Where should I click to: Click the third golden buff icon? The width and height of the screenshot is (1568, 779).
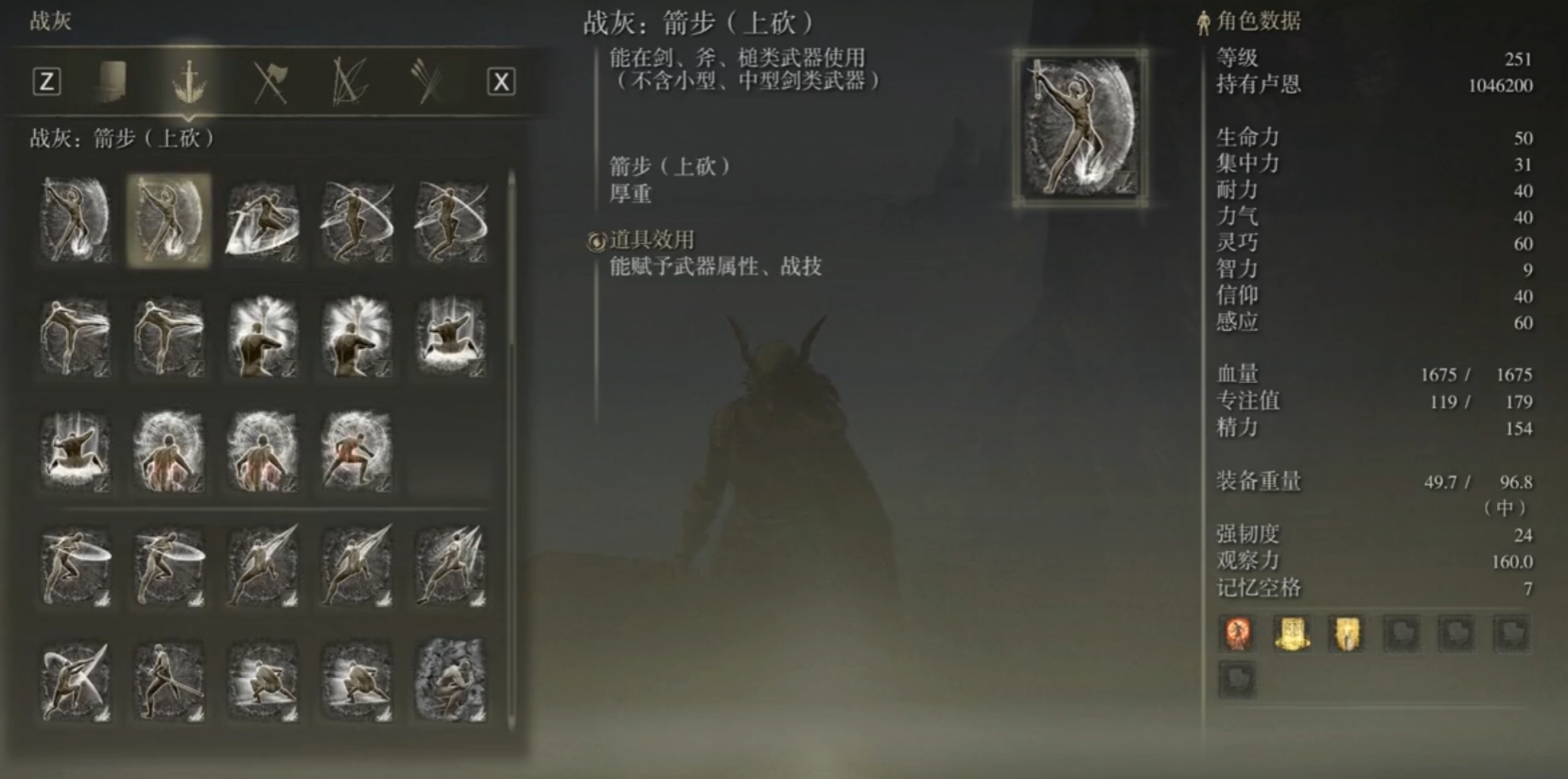coord(1345,635)
